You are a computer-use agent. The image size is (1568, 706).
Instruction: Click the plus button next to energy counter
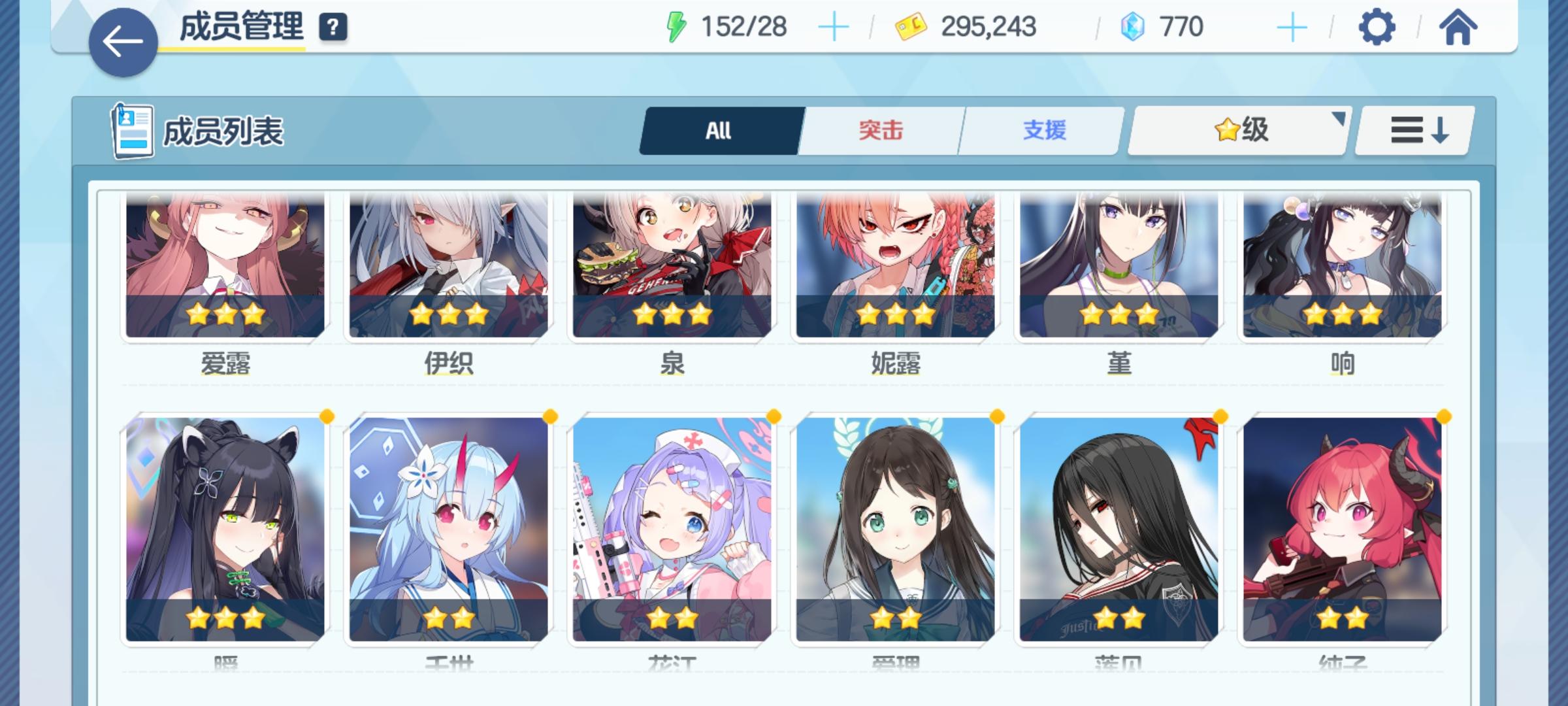coord(834,26)
